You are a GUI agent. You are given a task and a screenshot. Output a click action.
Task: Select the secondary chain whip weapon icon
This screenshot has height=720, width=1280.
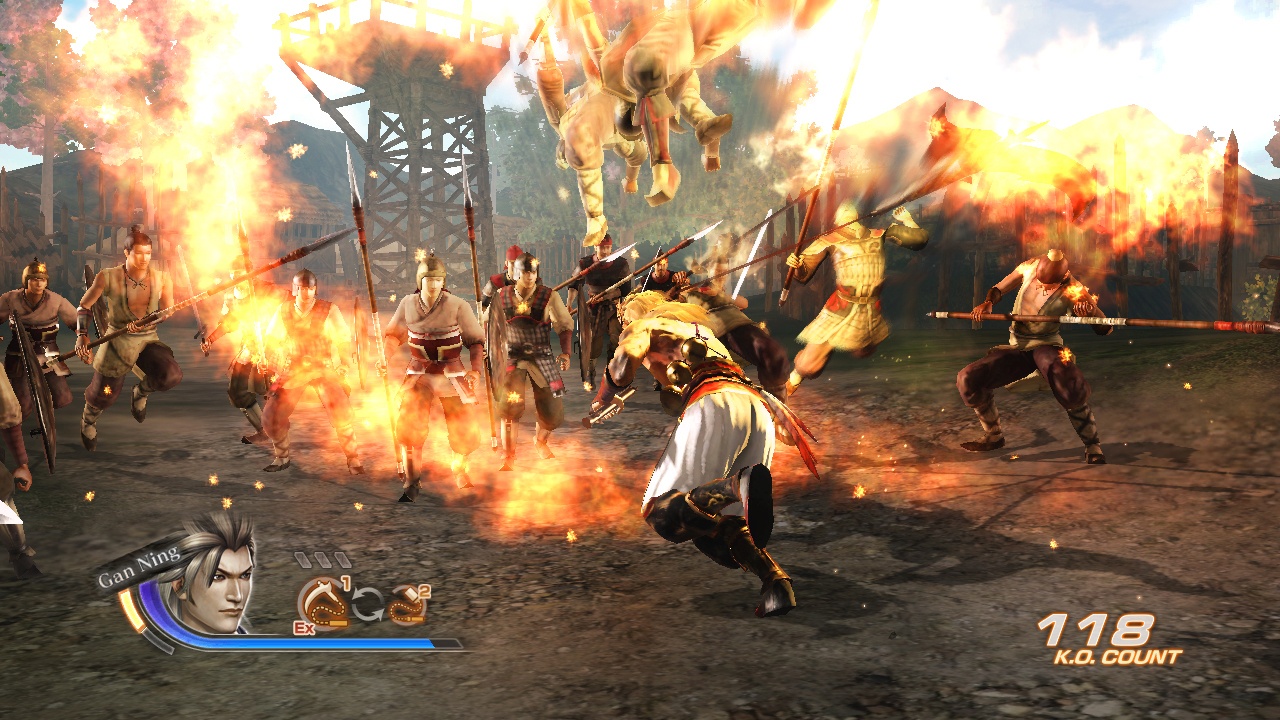[407, 605]
